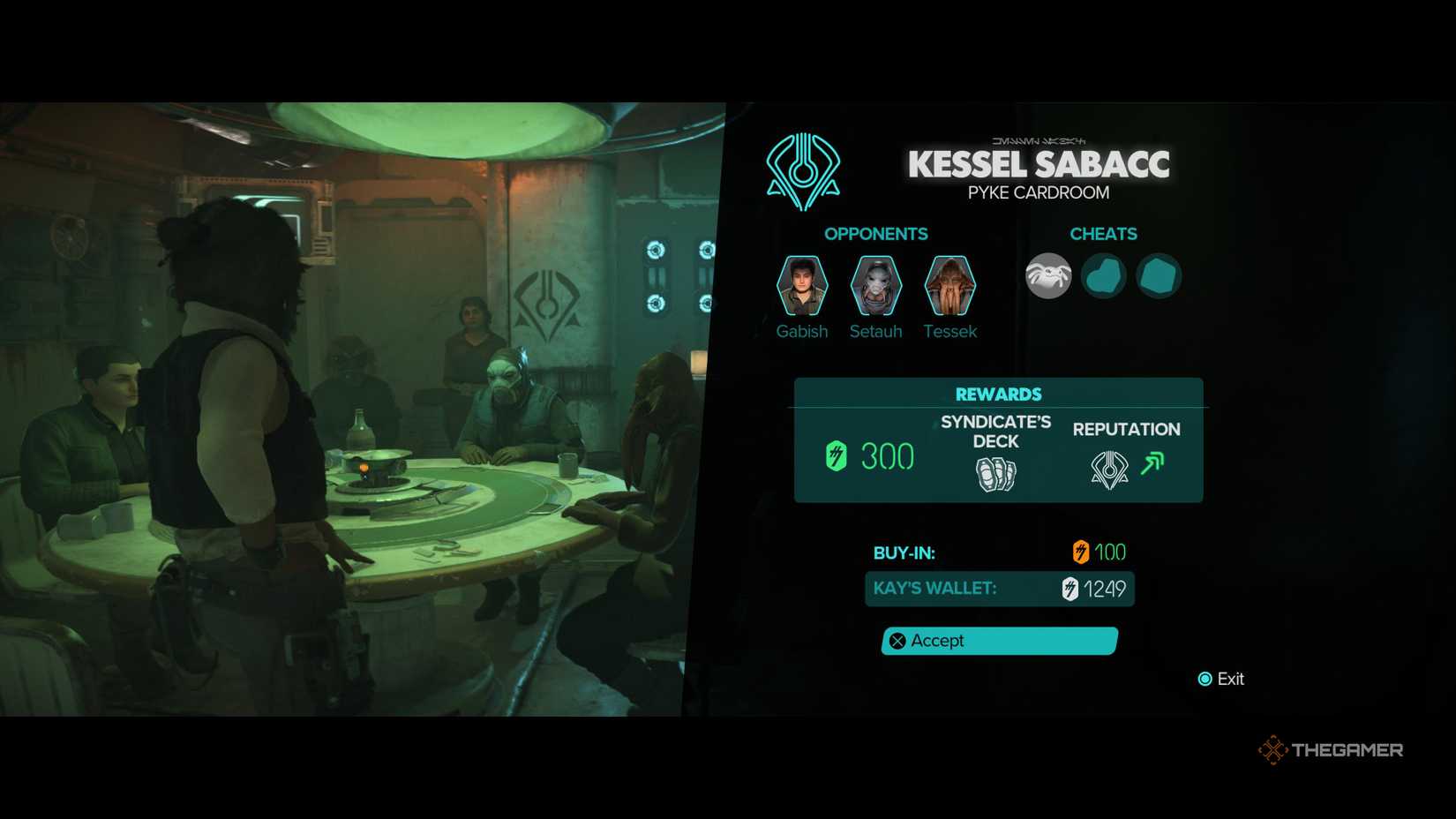Click the green credits reward icon showing 300

tap(837, 456)
